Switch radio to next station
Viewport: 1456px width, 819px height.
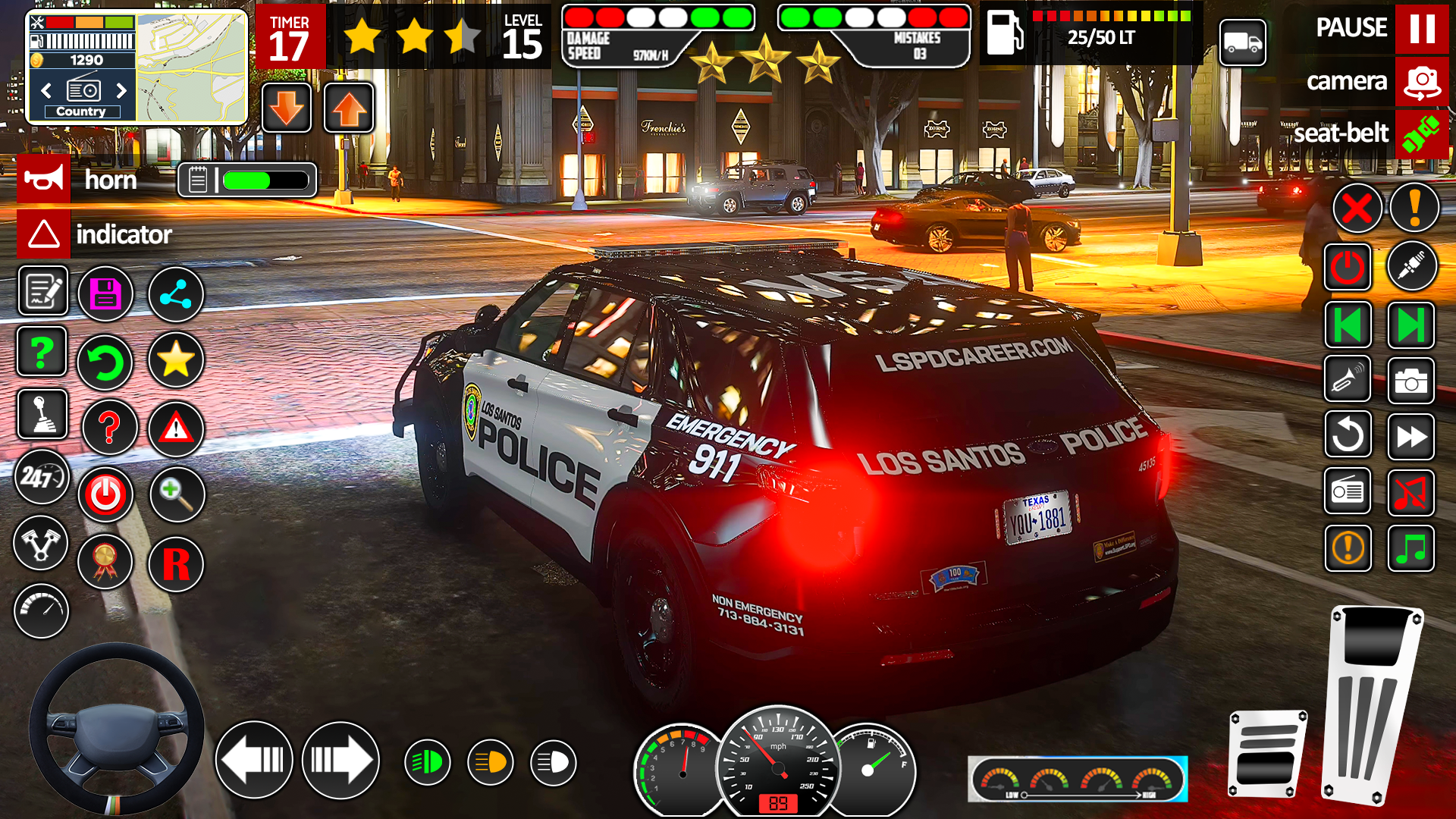pyautogui.click(x=121, y=91)
